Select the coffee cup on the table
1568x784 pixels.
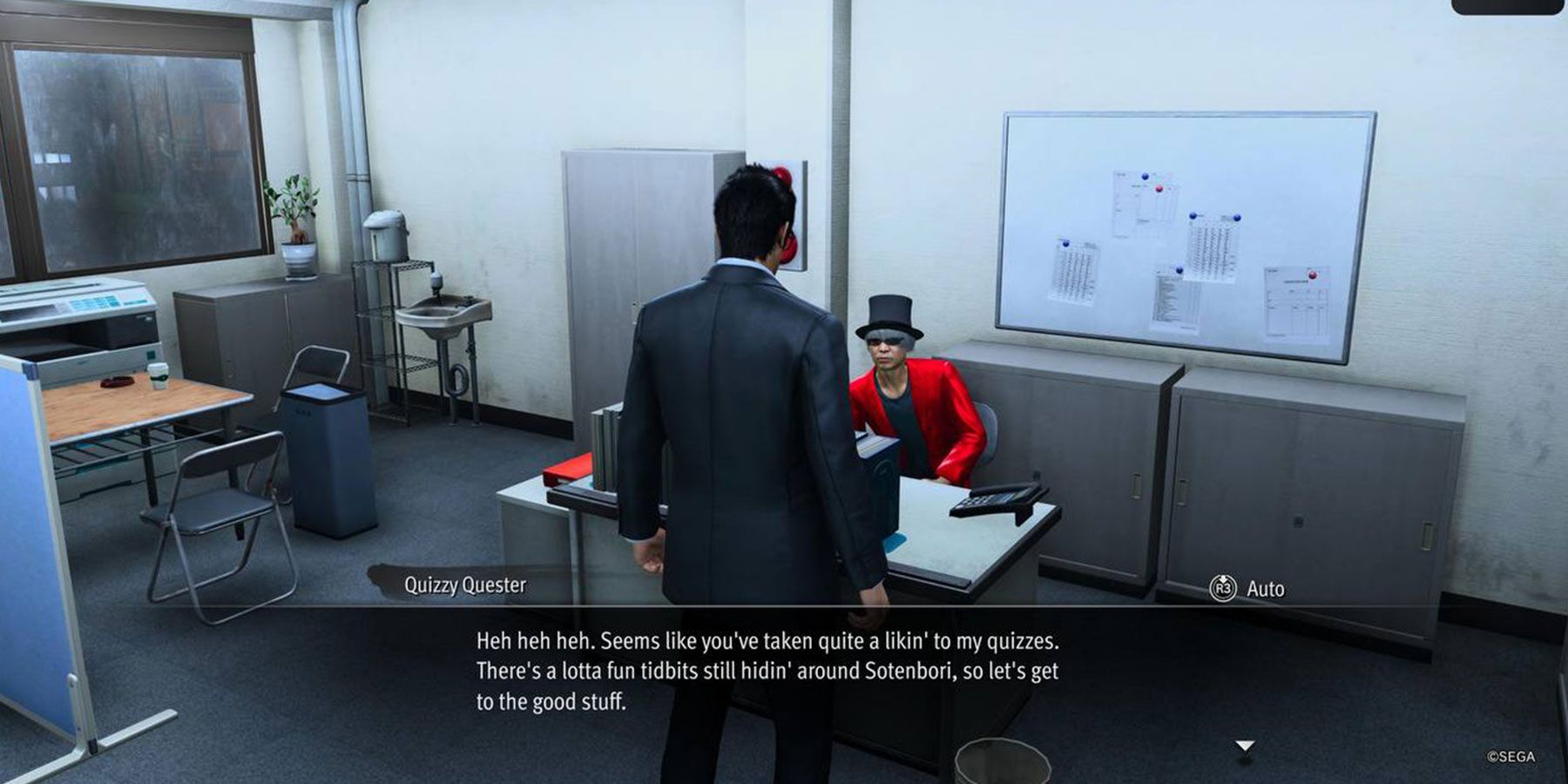159,377
